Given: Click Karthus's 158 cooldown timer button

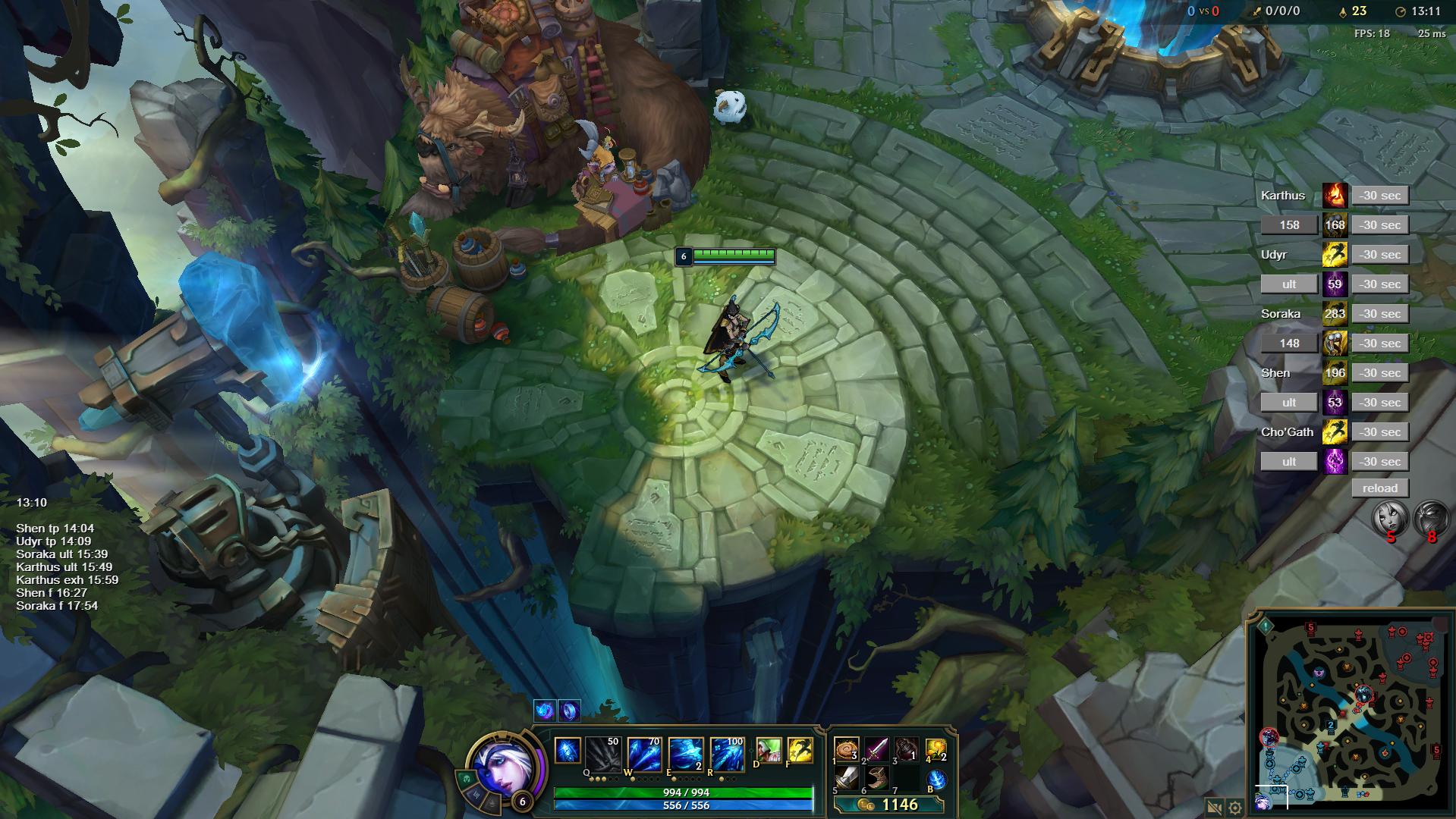Looking at the screenshot, I should pos(1288,225).
